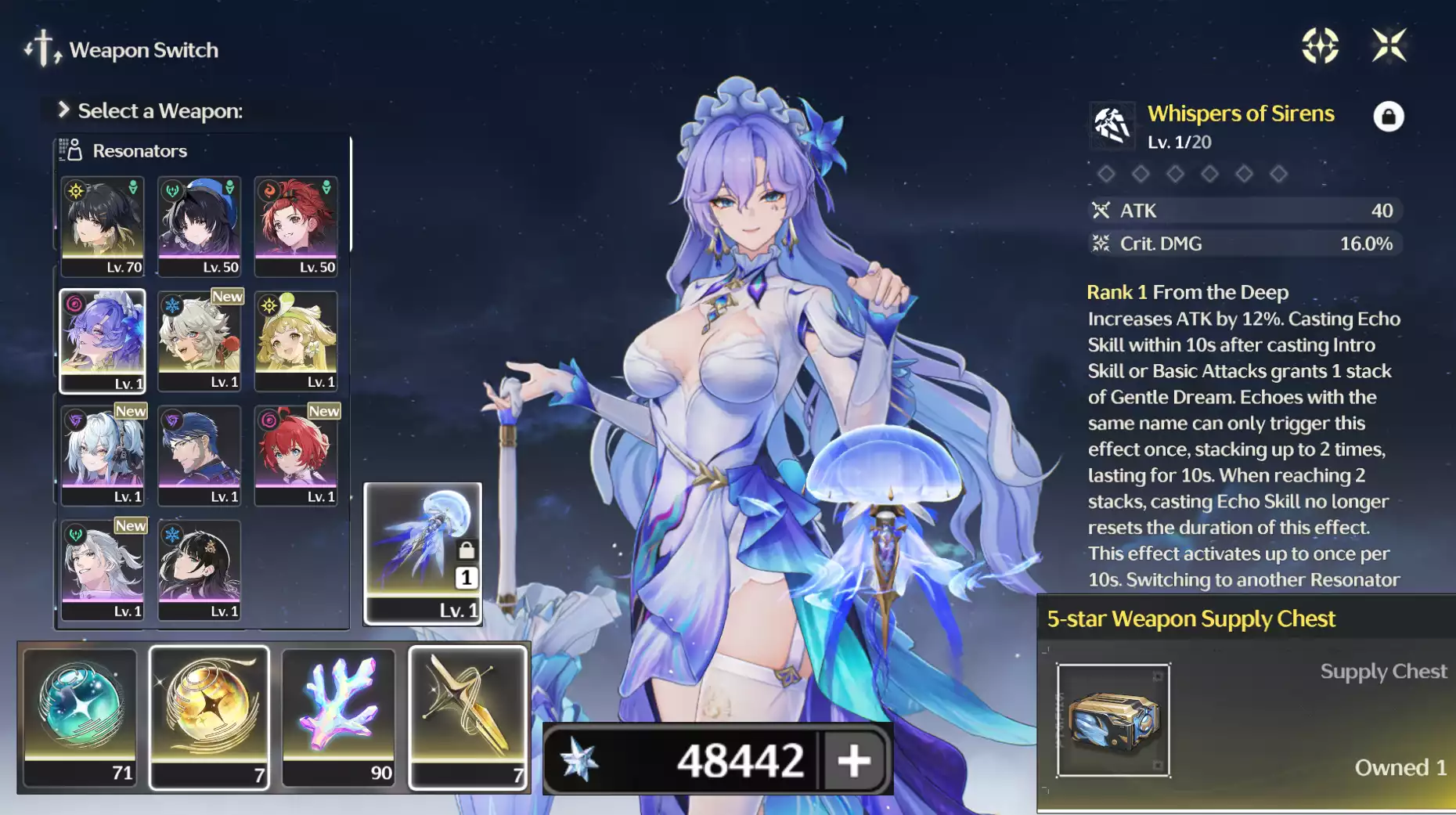This screenshot has width=1456, height=815.
Task: Open the 5-star Weapon Supply Chest
Action: coord(1115,719)
